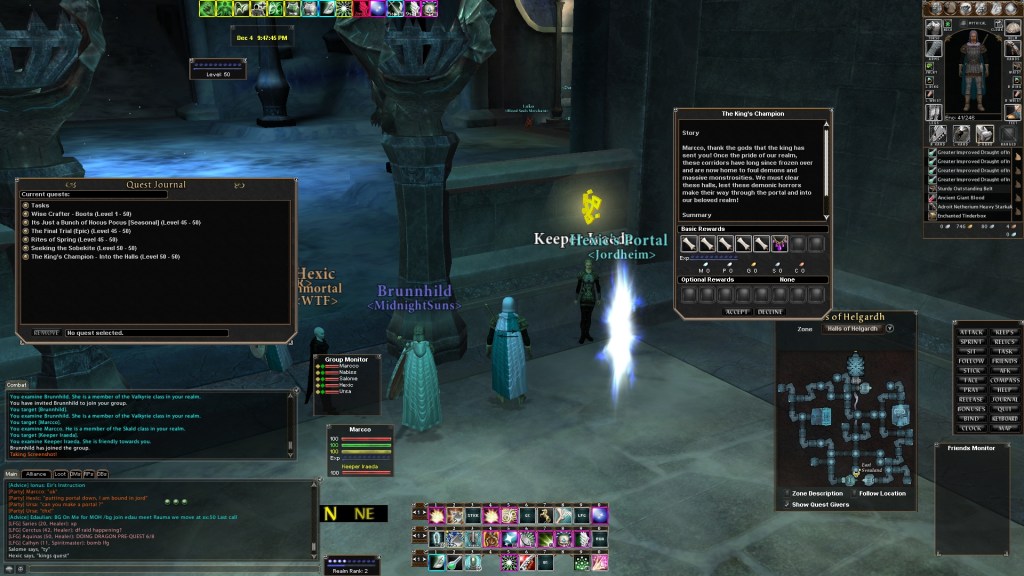Select the purple necklace reward
This screenshot has width=1024, height=576.
pyautogui.click(x=779, y=243)
